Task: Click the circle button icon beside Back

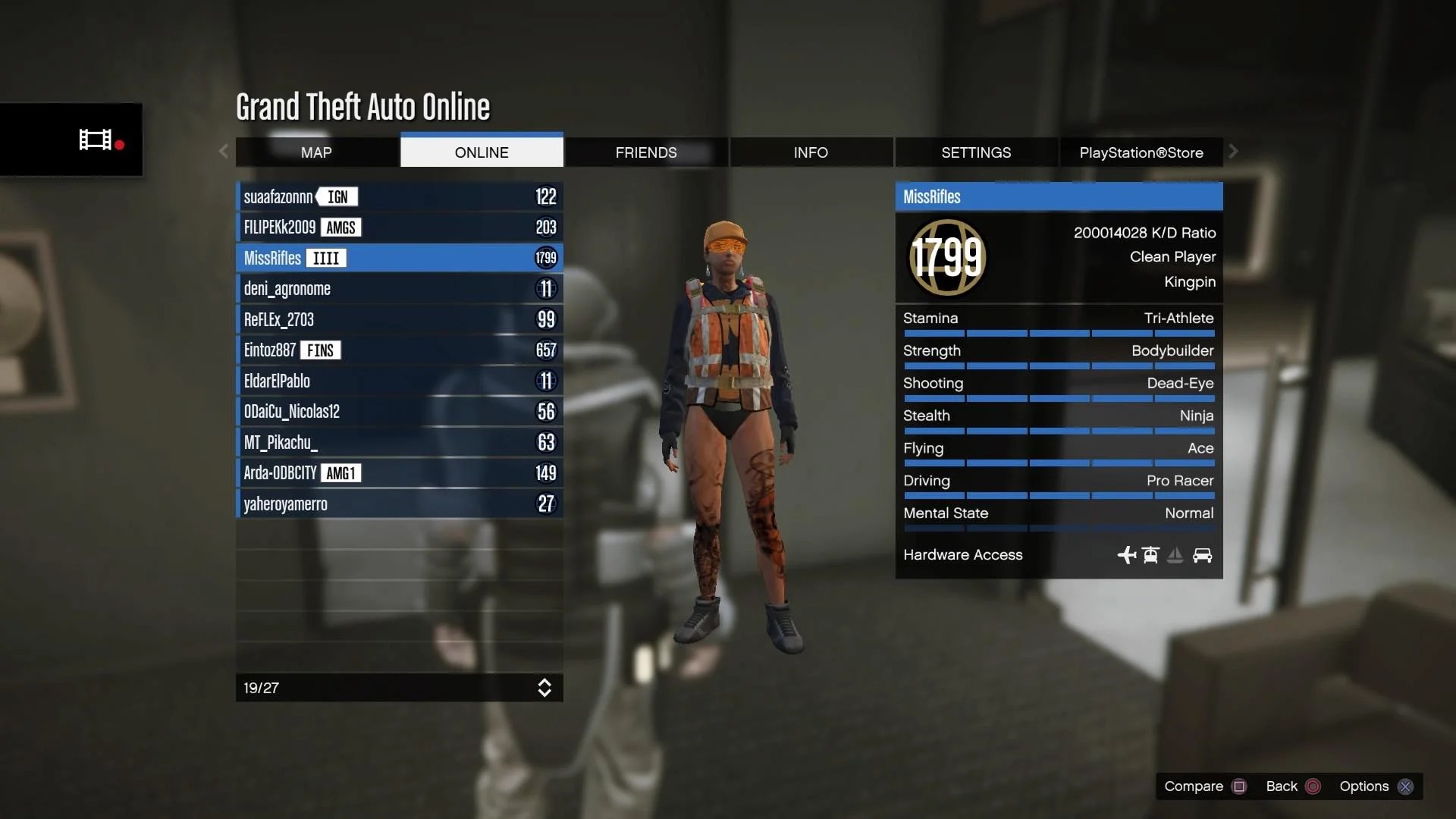Action: 1313,786
